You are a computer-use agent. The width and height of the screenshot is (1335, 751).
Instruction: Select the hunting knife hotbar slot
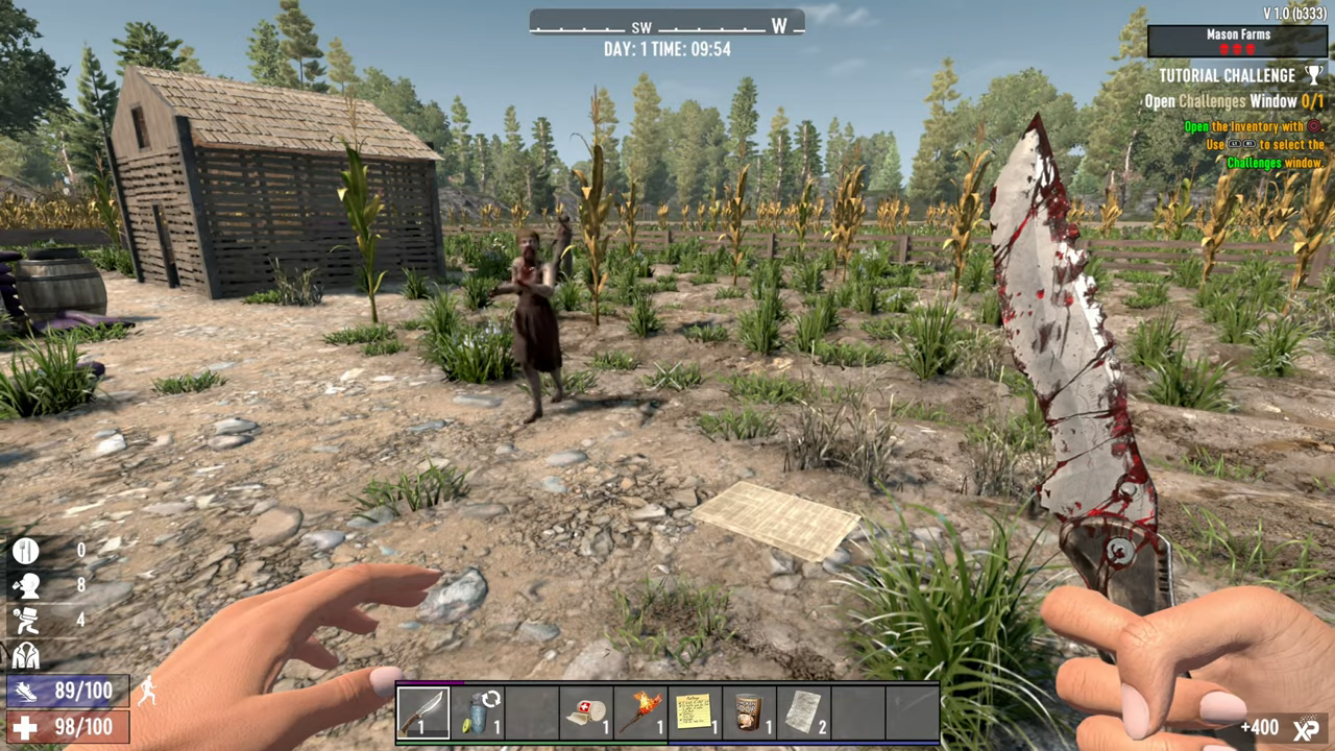(x=423, y=711)
